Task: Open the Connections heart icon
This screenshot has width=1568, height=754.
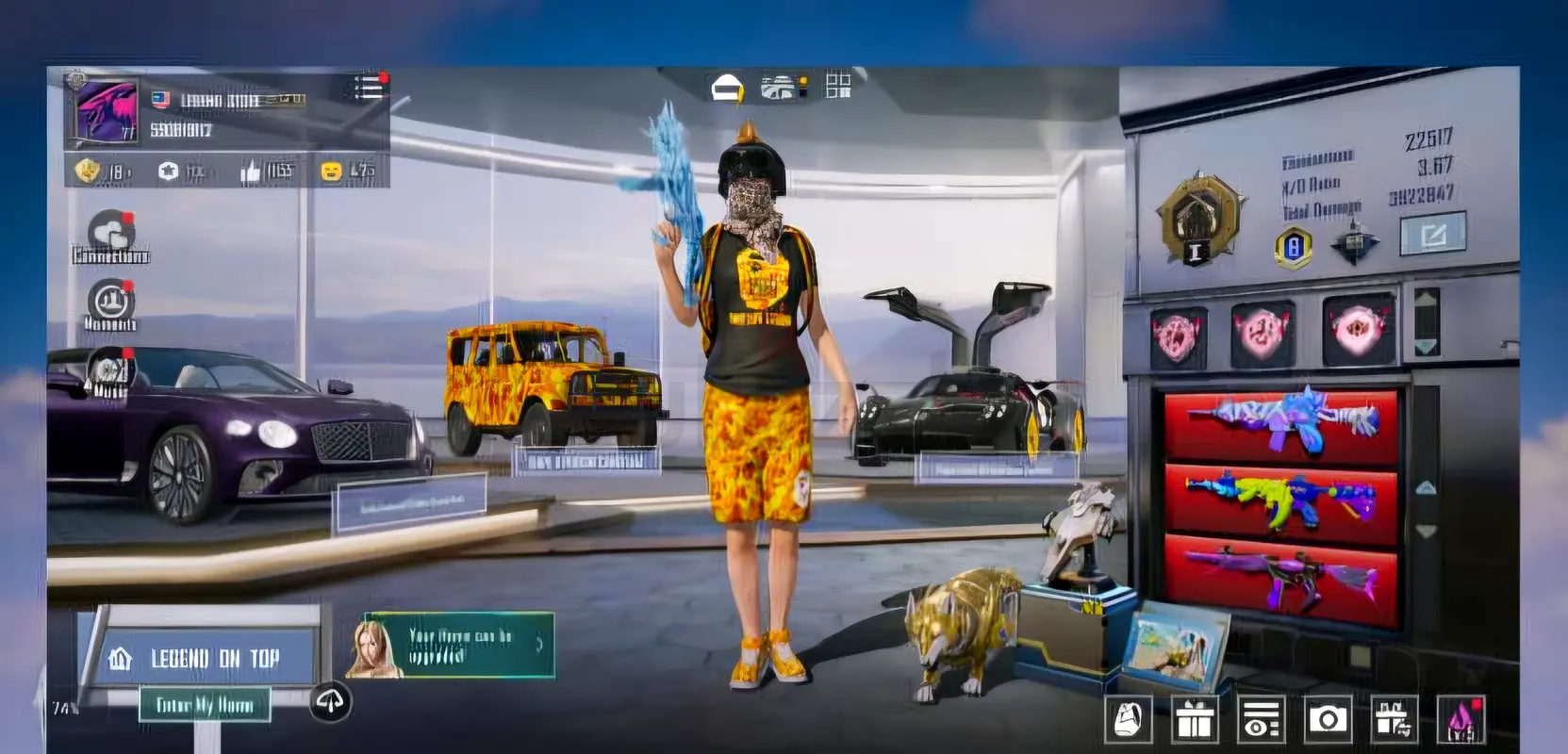Action: 111,233
